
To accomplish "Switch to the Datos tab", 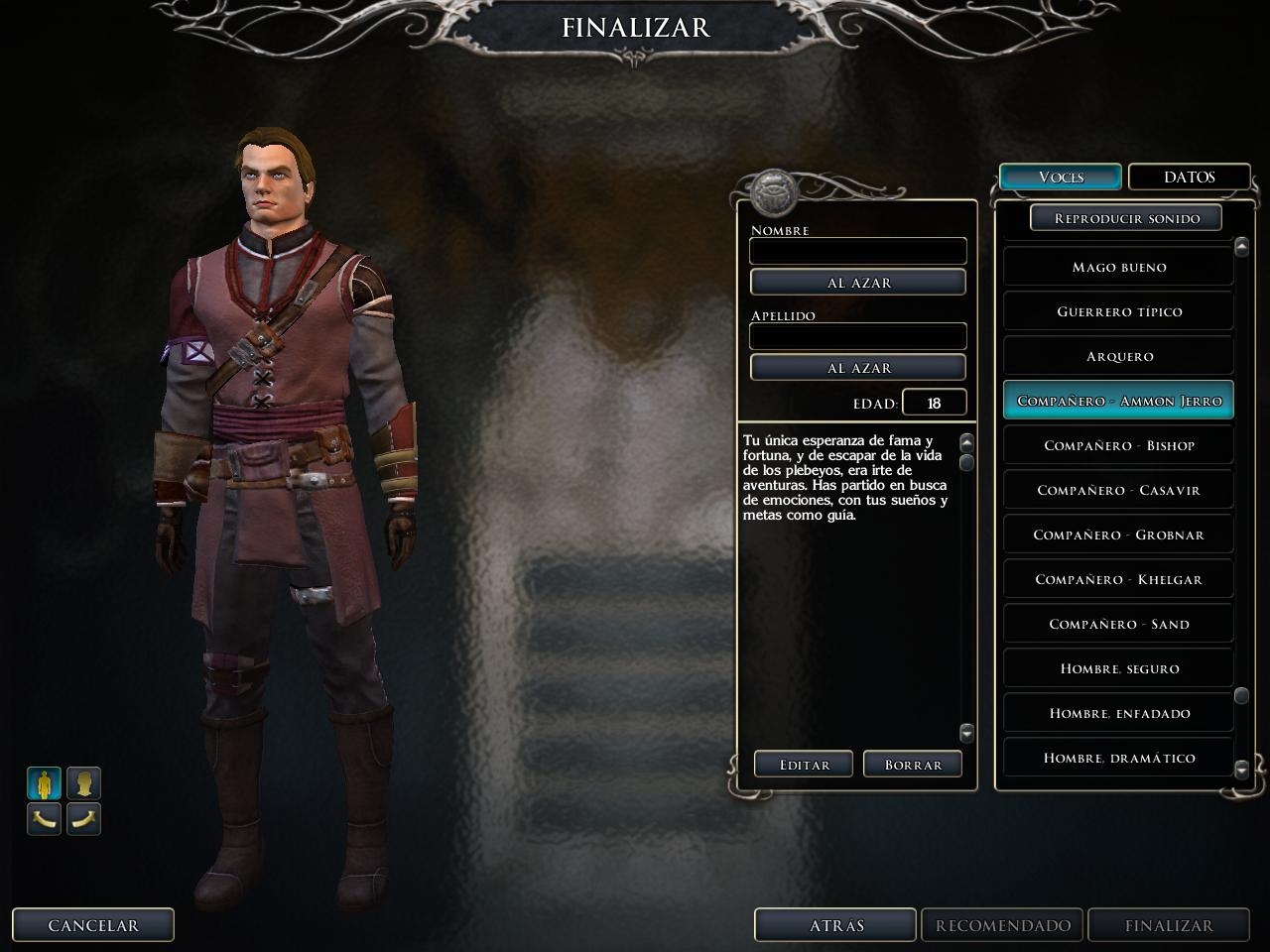I will point(1189,177).
